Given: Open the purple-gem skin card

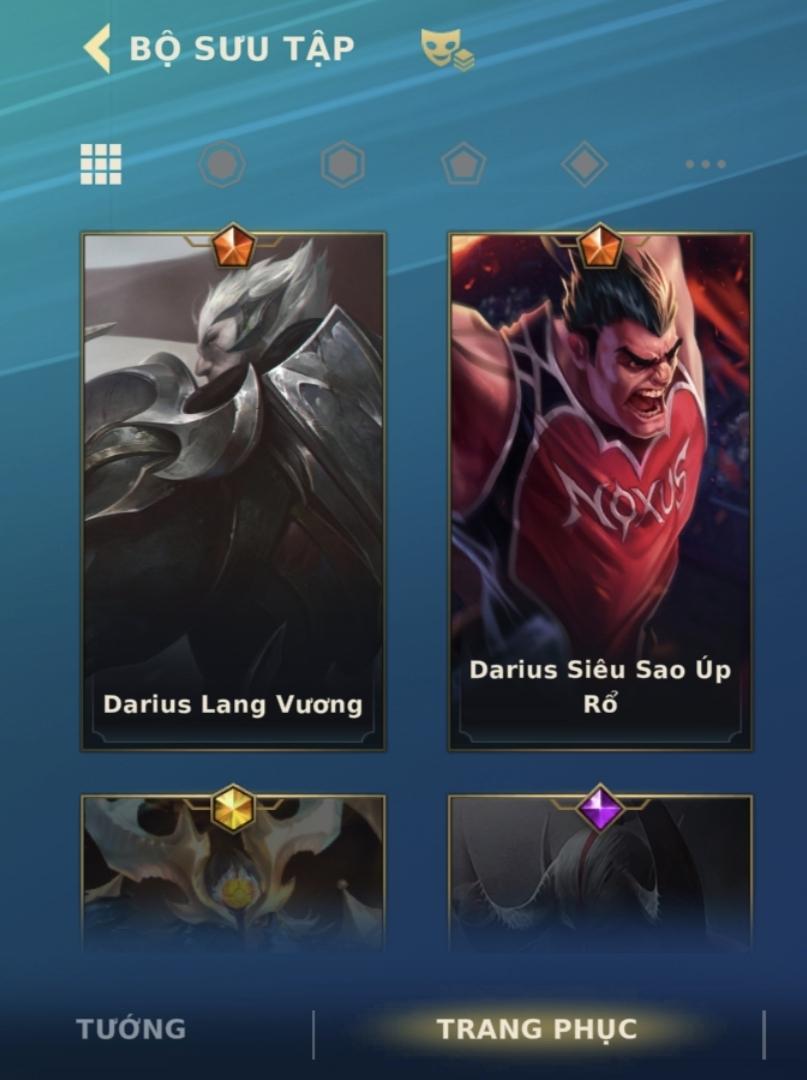Looking at the screenshot, I should (x=600, y=870).
